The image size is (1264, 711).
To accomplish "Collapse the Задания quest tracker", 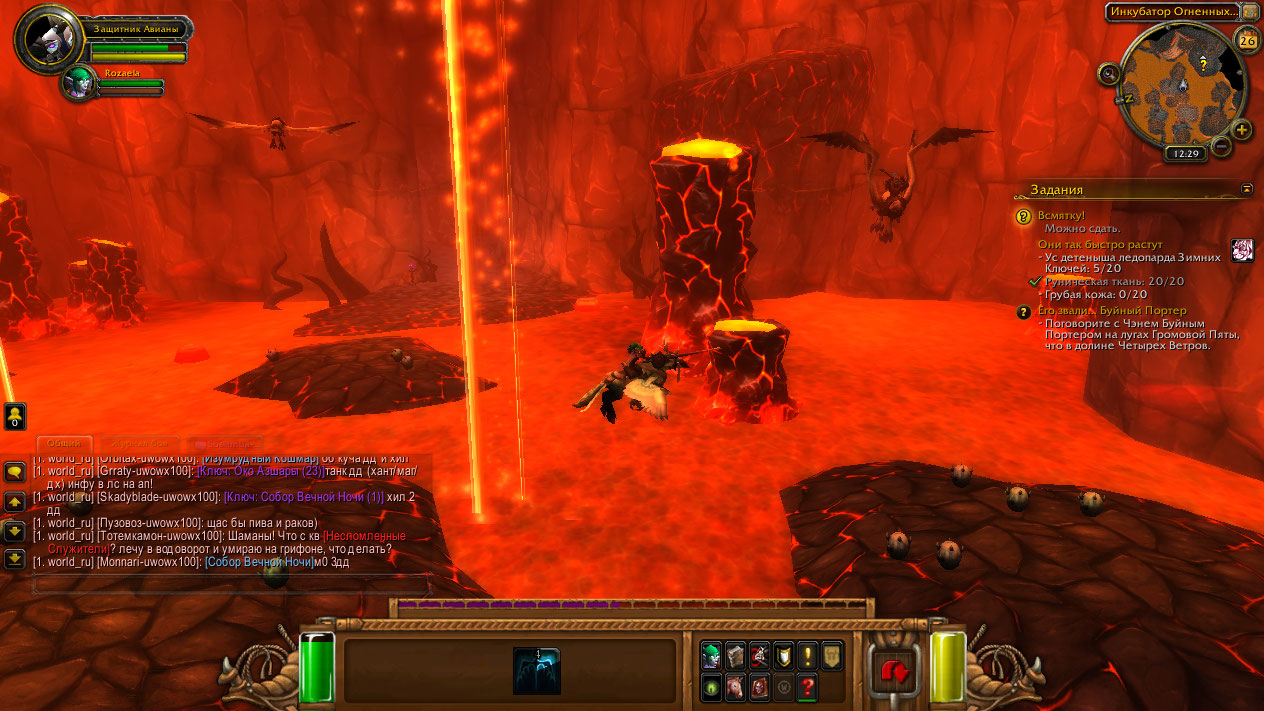I will click(x=1247, y=188).
